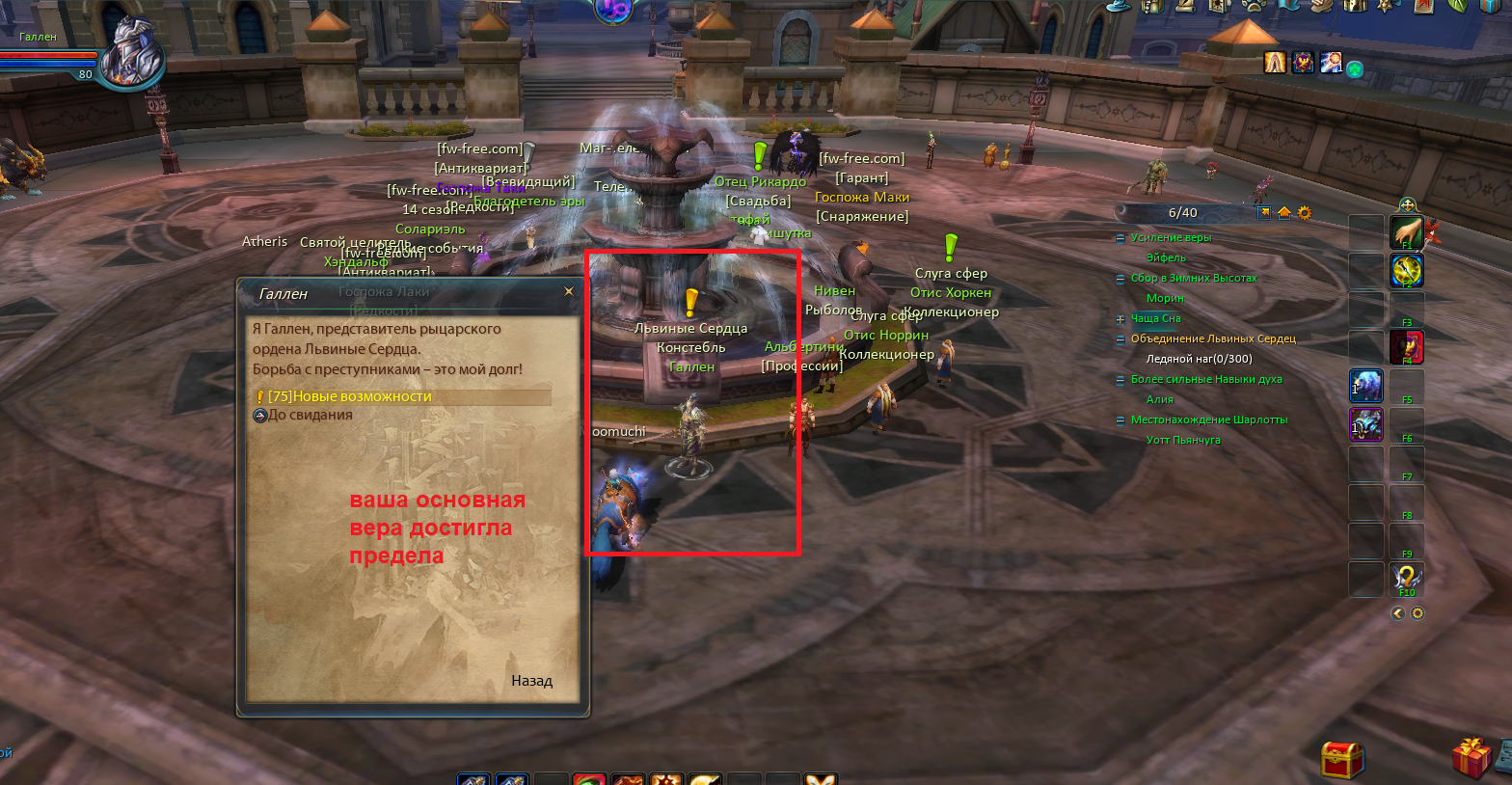Choose the [75] Новые возможности dialogue option
1512x785 pixels.
349,396
